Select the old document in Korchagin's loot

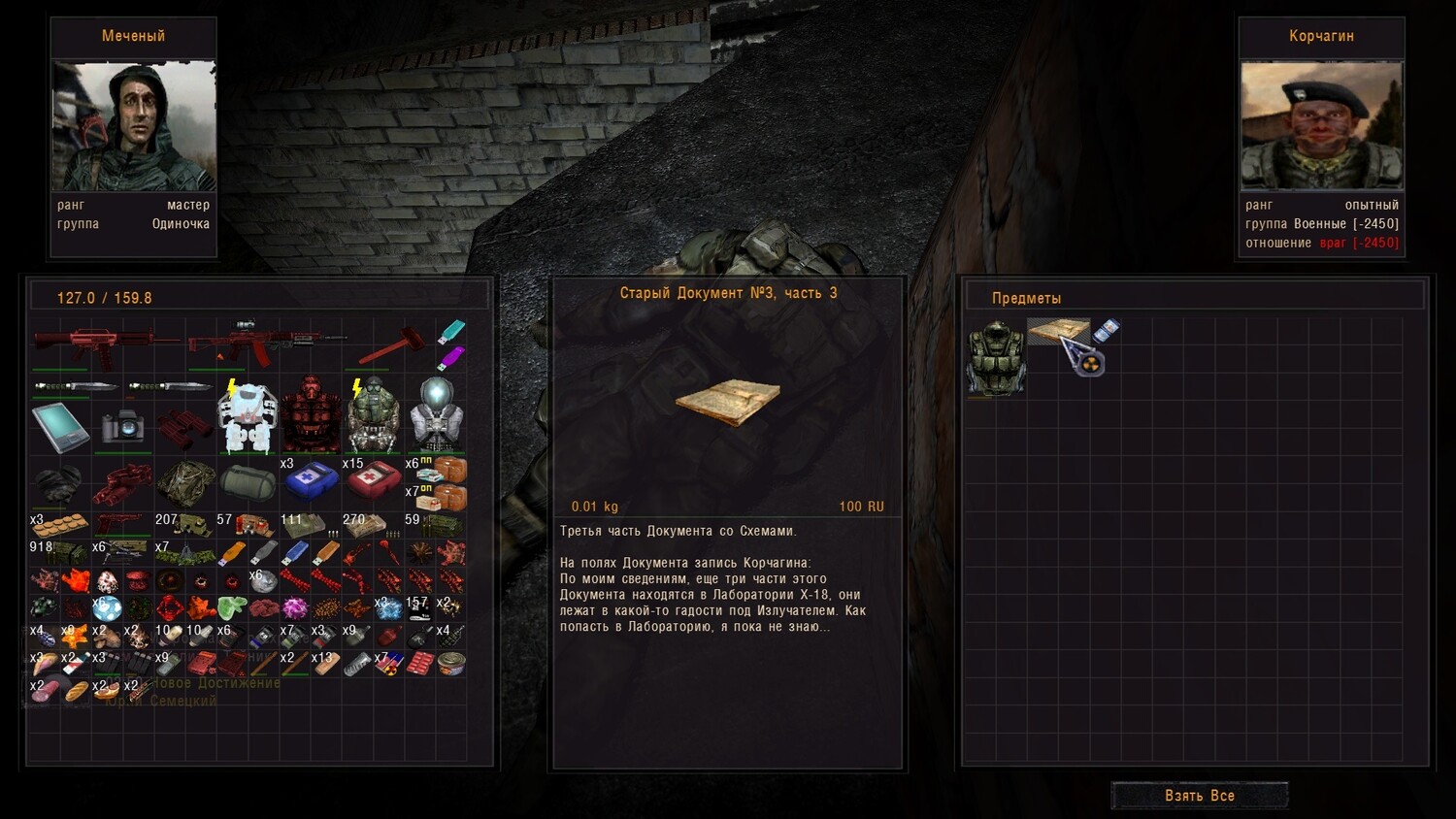tap(1057, 331)
